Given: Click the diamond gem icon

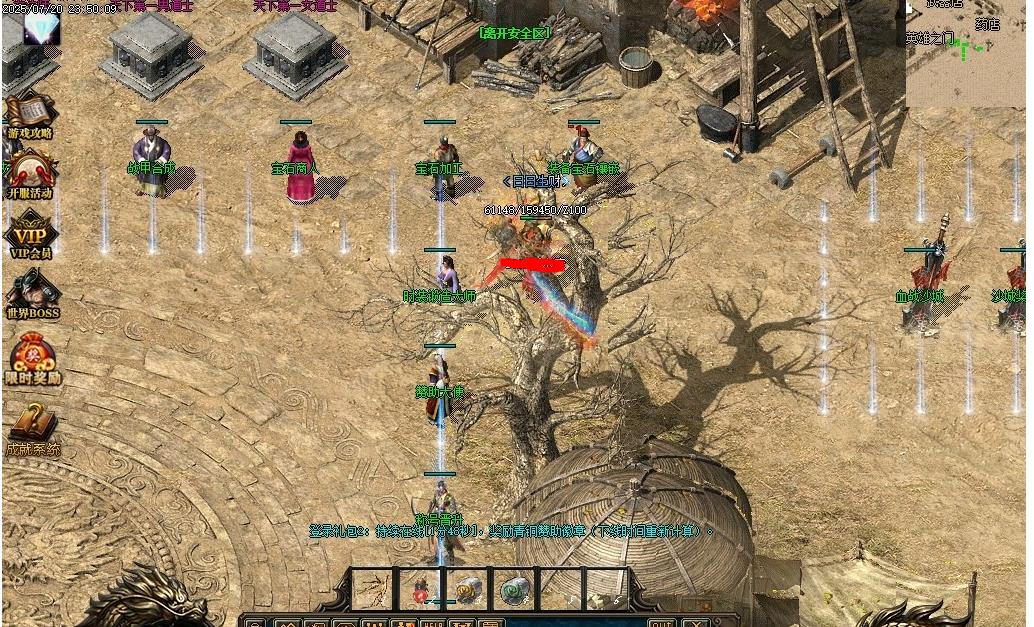Looking at the screenshot, I should [x=42, y=28].
